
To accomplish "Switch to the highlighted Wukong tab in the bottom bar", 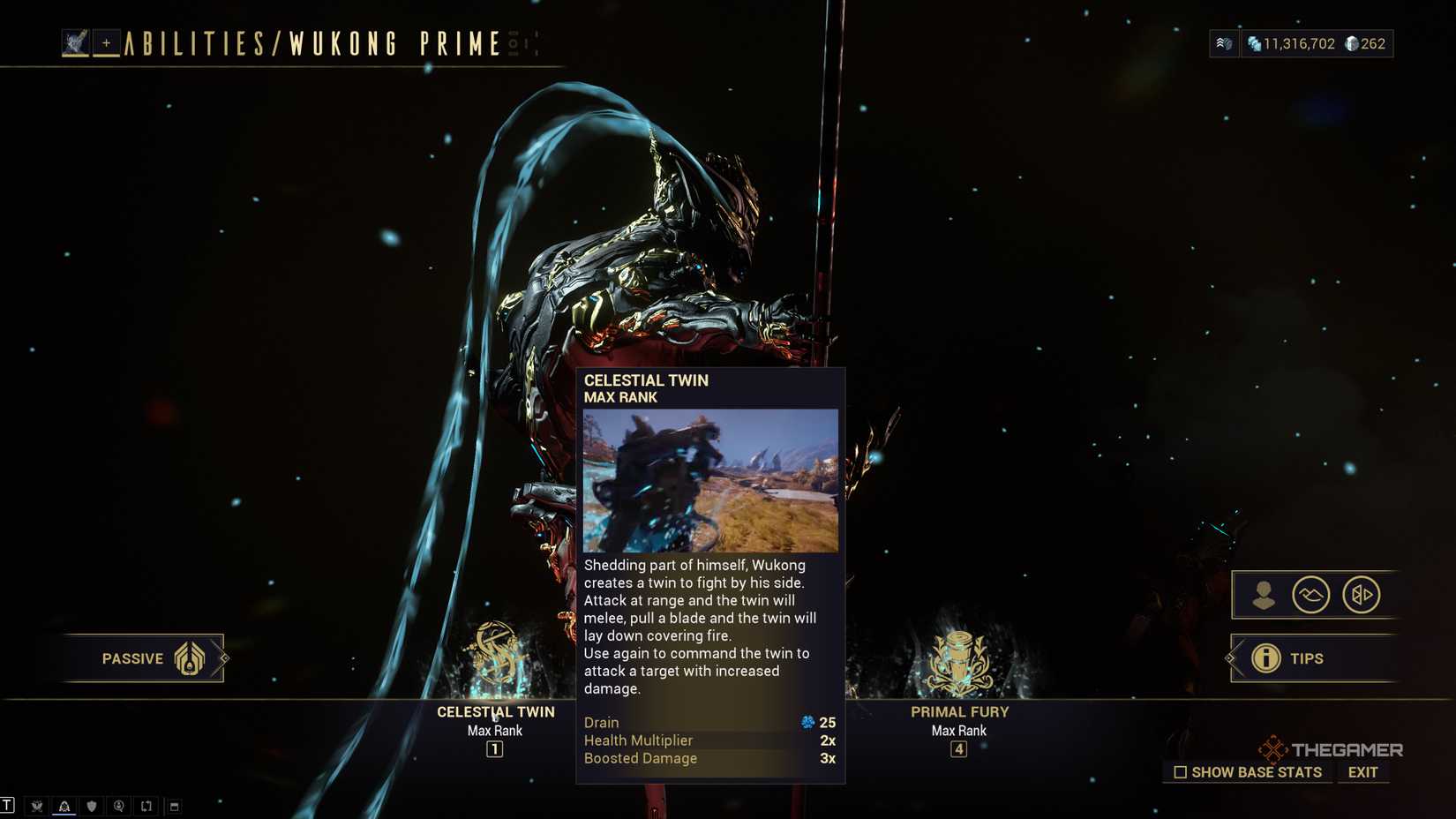I will (64, 805).
